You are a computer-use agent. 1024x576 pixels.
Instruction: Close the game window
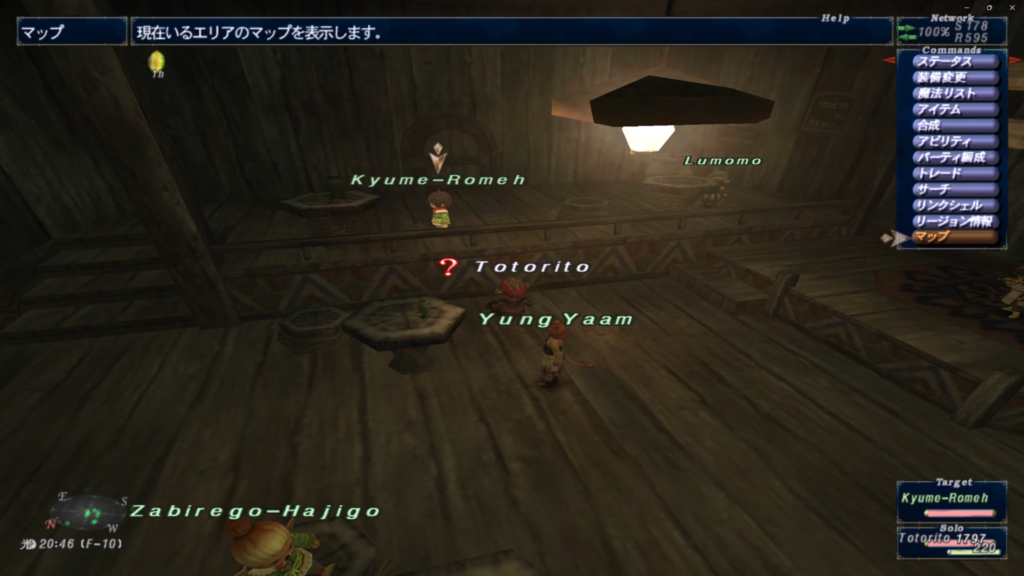tap(1011, 7)
